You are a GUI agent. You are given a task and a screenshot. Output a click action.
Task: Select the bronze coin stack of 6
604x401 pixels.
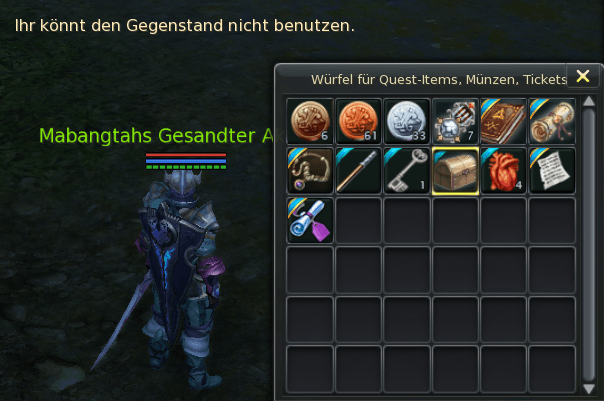(310, 121)
